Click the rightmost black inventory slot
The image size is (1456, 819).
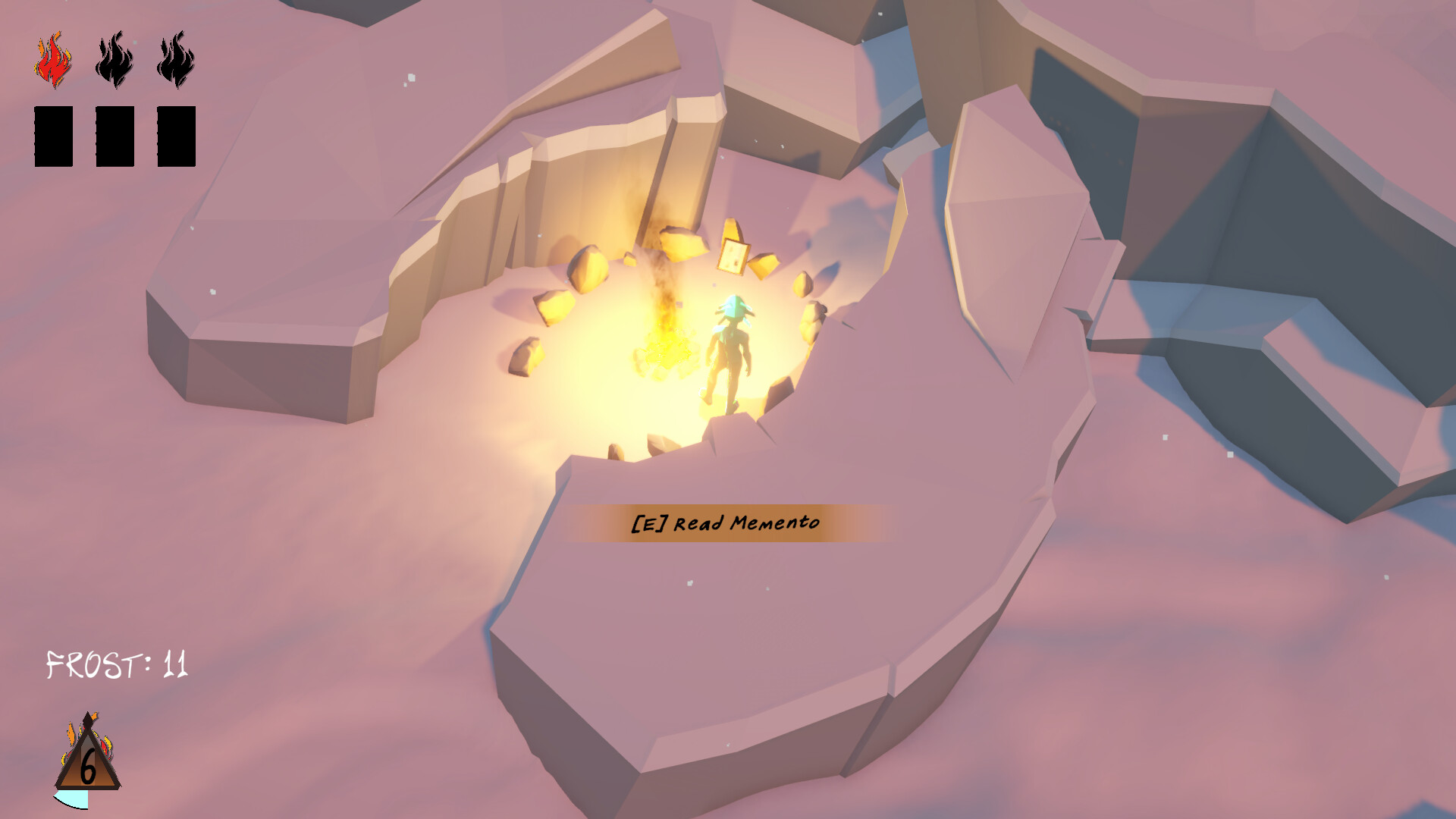coord(174,136)
